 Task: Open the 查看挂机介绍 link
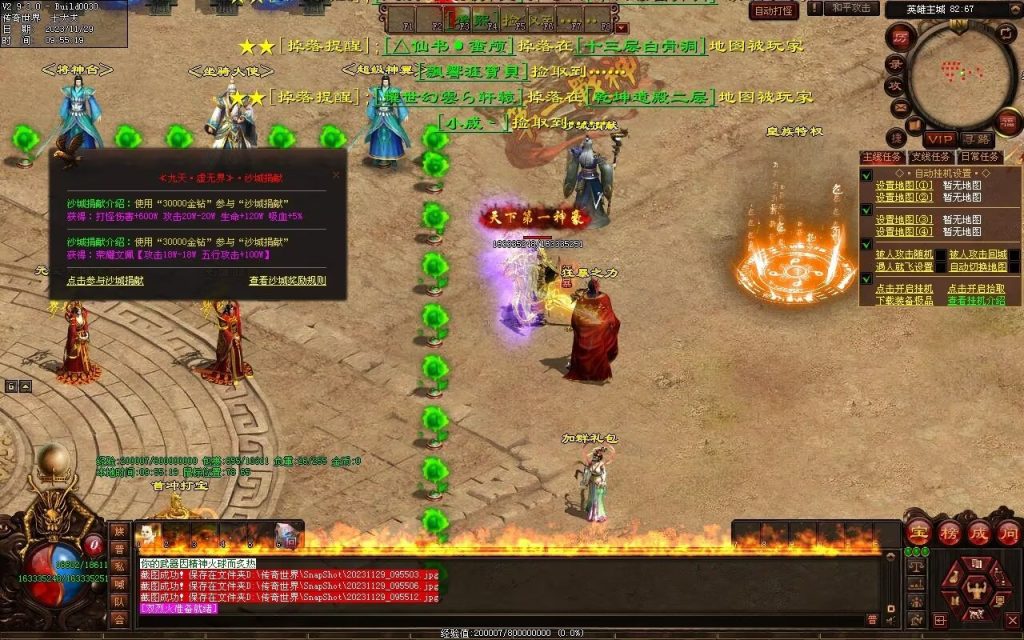click(976, 300)
